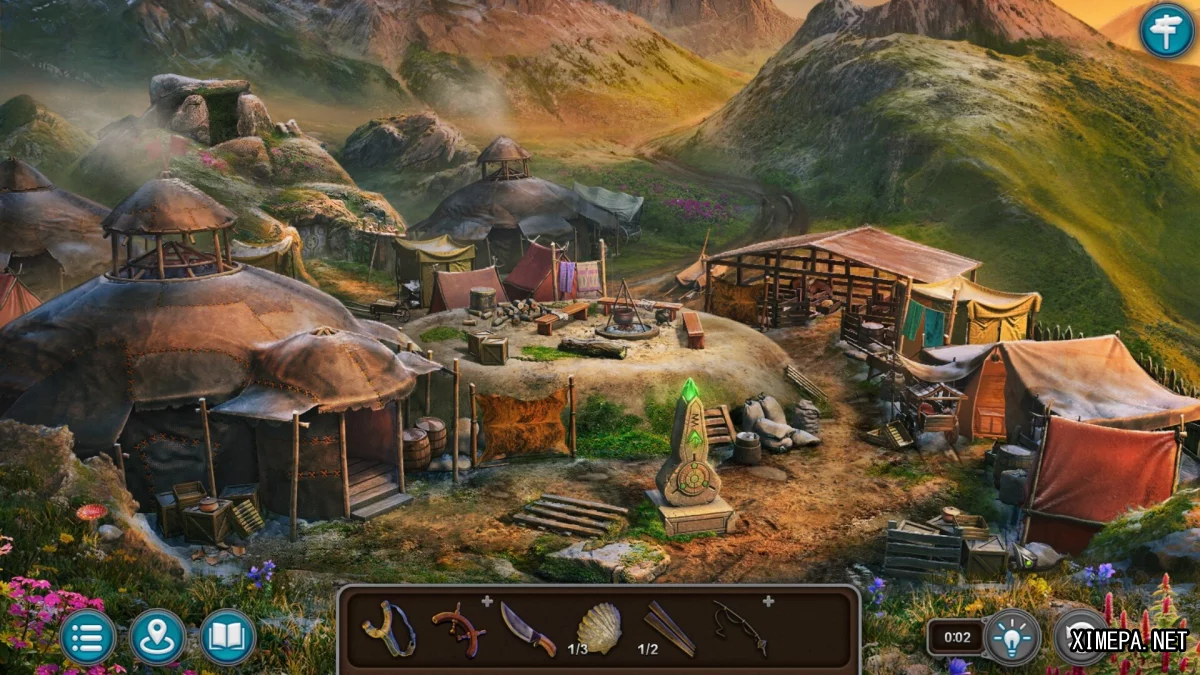Show the map with location pin
Screen dimensions: 1200x675
157,637
